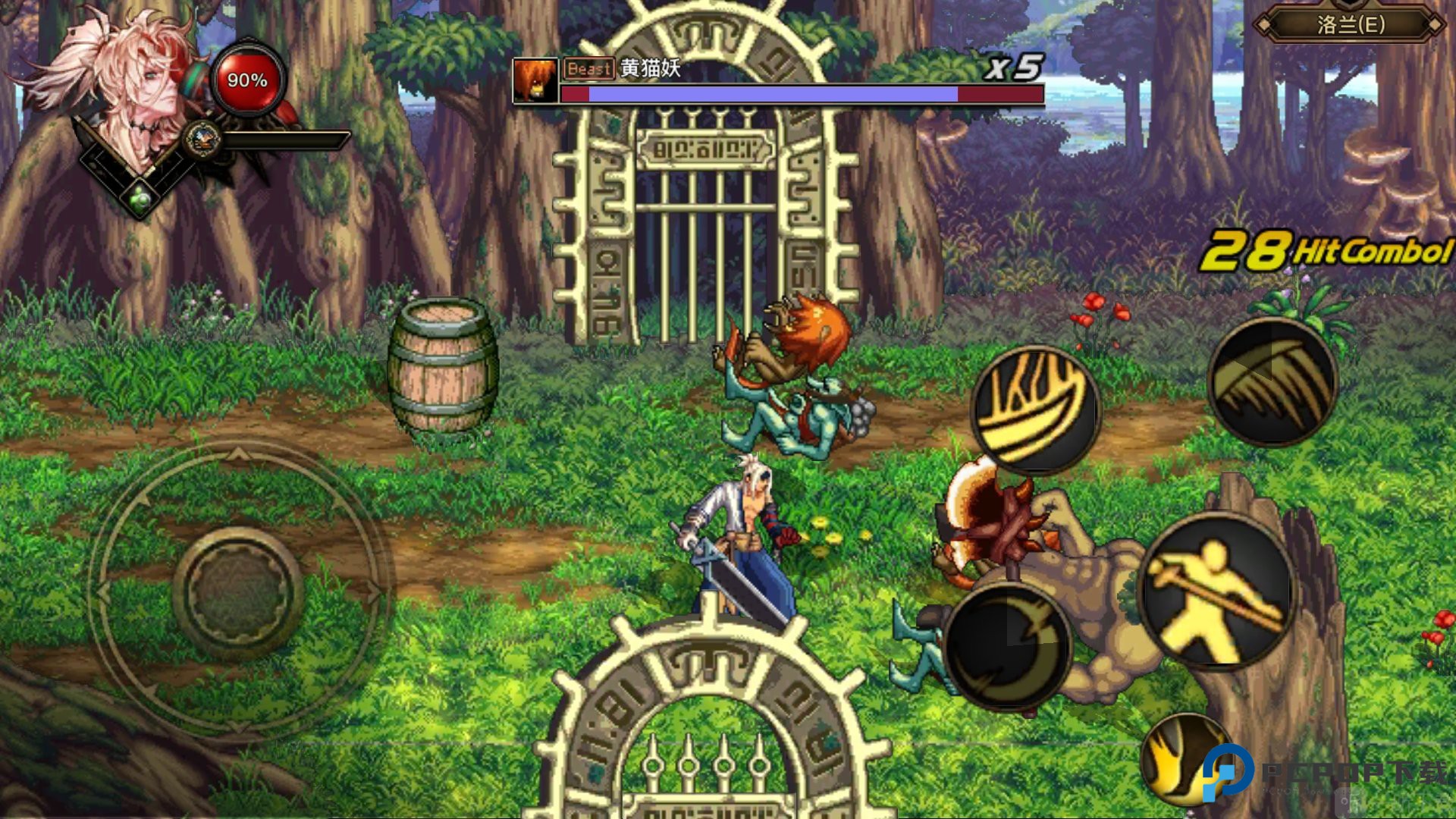Tap the Beast tag on the boss bar
Screen dimensions: 1456x819
pos(589,70)
